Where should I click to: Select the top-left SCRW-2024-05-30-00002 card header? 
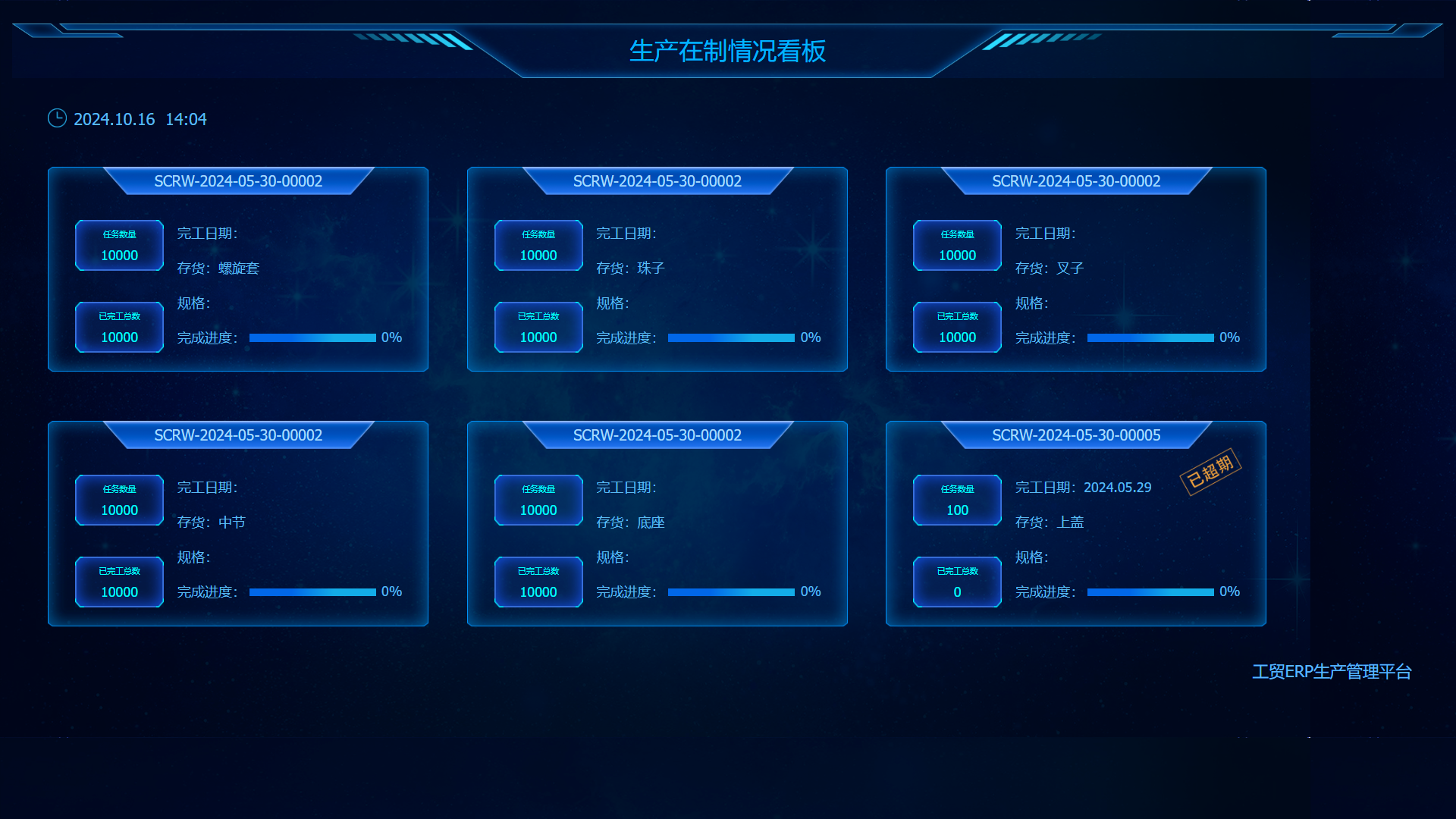coord(238,181)
